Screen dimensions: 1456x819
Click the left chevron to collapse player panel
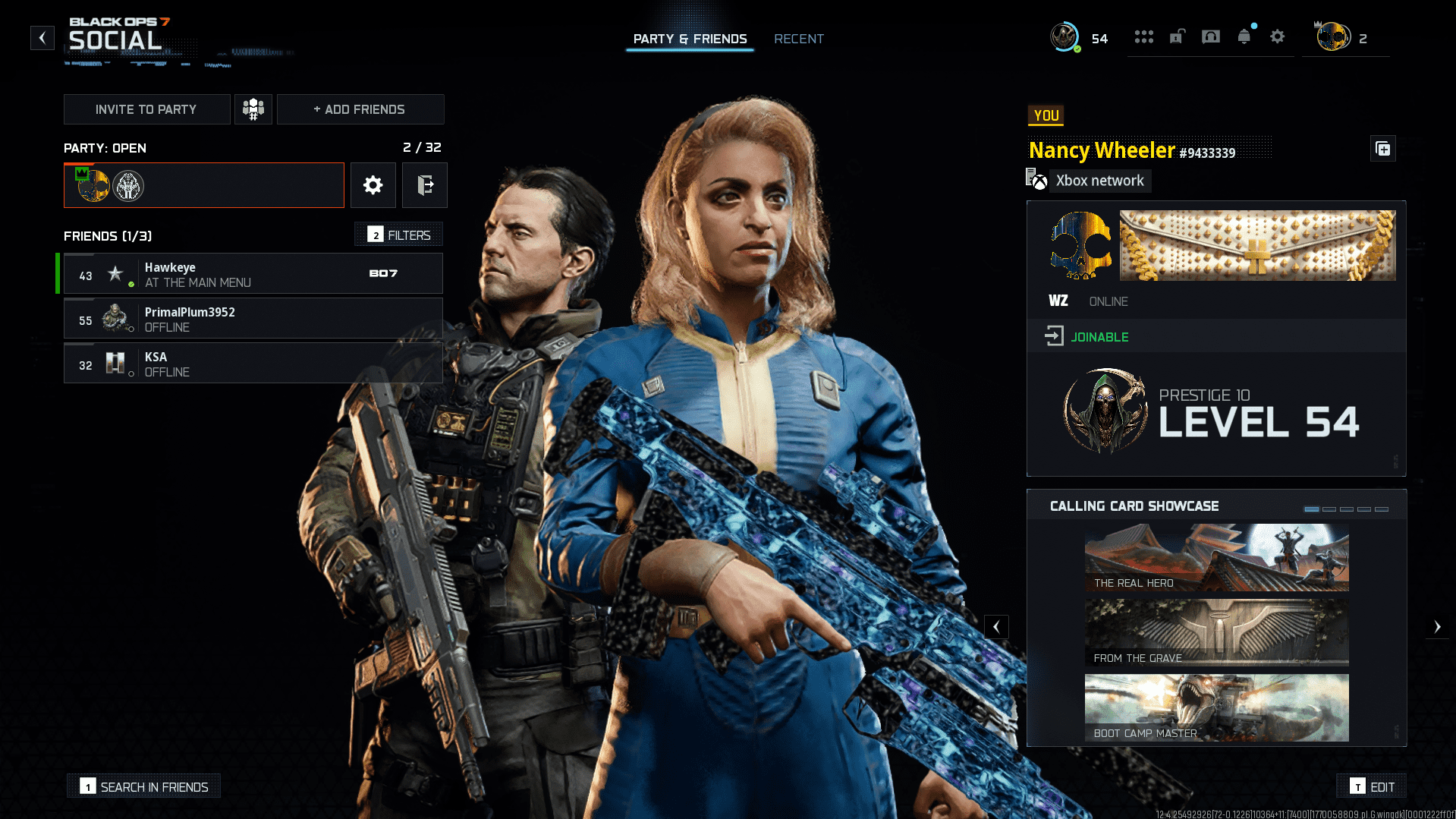[996, 626]
